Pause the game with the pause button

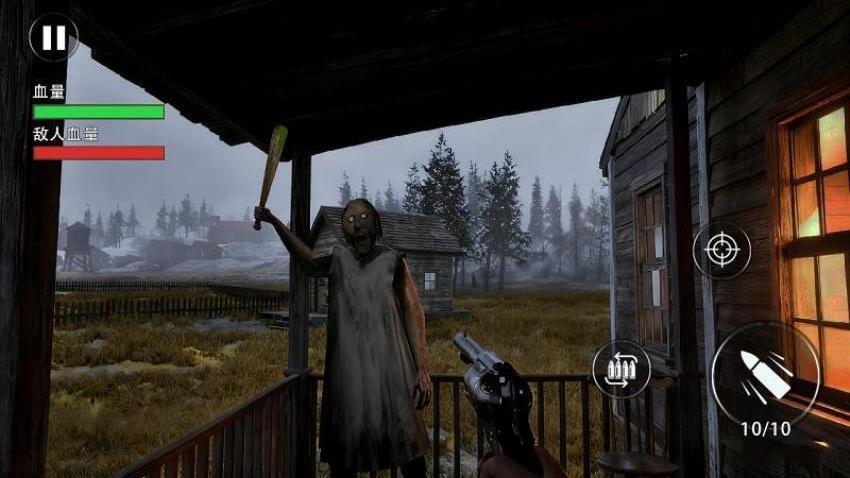(x=53, y=38)
